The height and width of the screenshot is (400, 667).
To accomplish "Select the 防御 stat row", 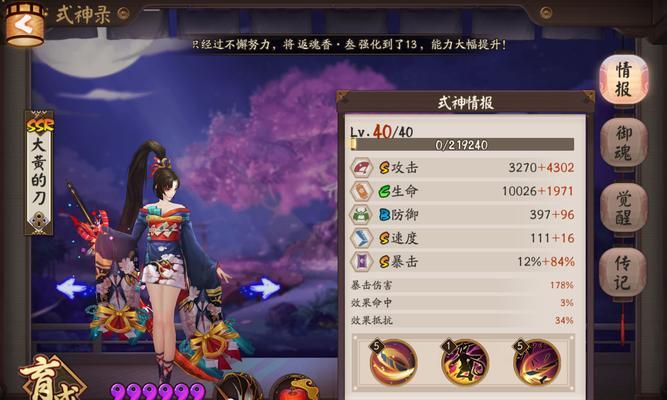I will (460, 214).
